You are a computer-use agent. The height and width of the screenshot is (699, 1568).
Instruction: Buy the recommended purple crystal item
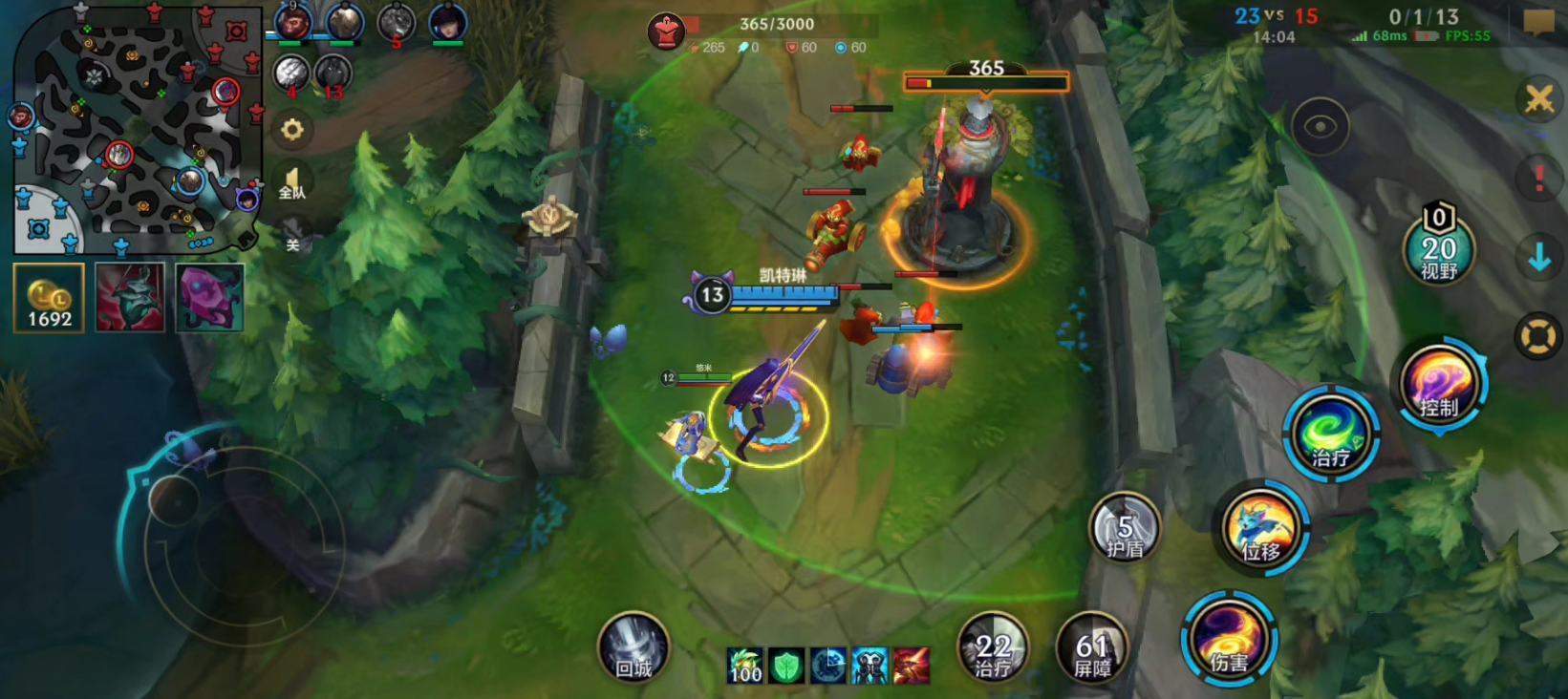pos(209,299)
